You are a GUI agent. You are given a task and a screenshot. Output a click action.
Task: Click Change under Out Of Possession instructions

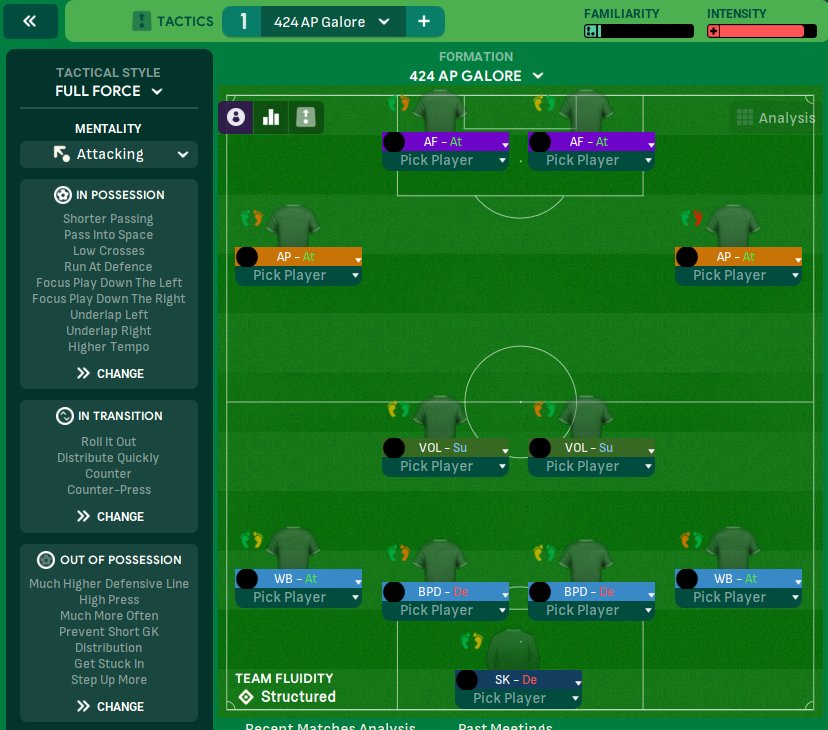[x=110, y=706]
